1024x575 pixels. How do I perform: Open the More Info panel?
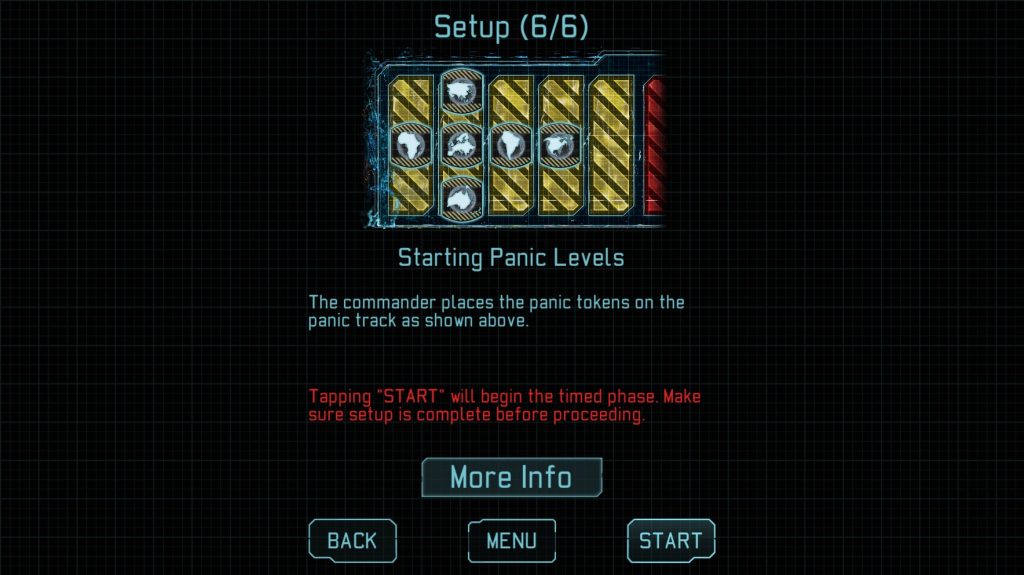coord(511,477)
